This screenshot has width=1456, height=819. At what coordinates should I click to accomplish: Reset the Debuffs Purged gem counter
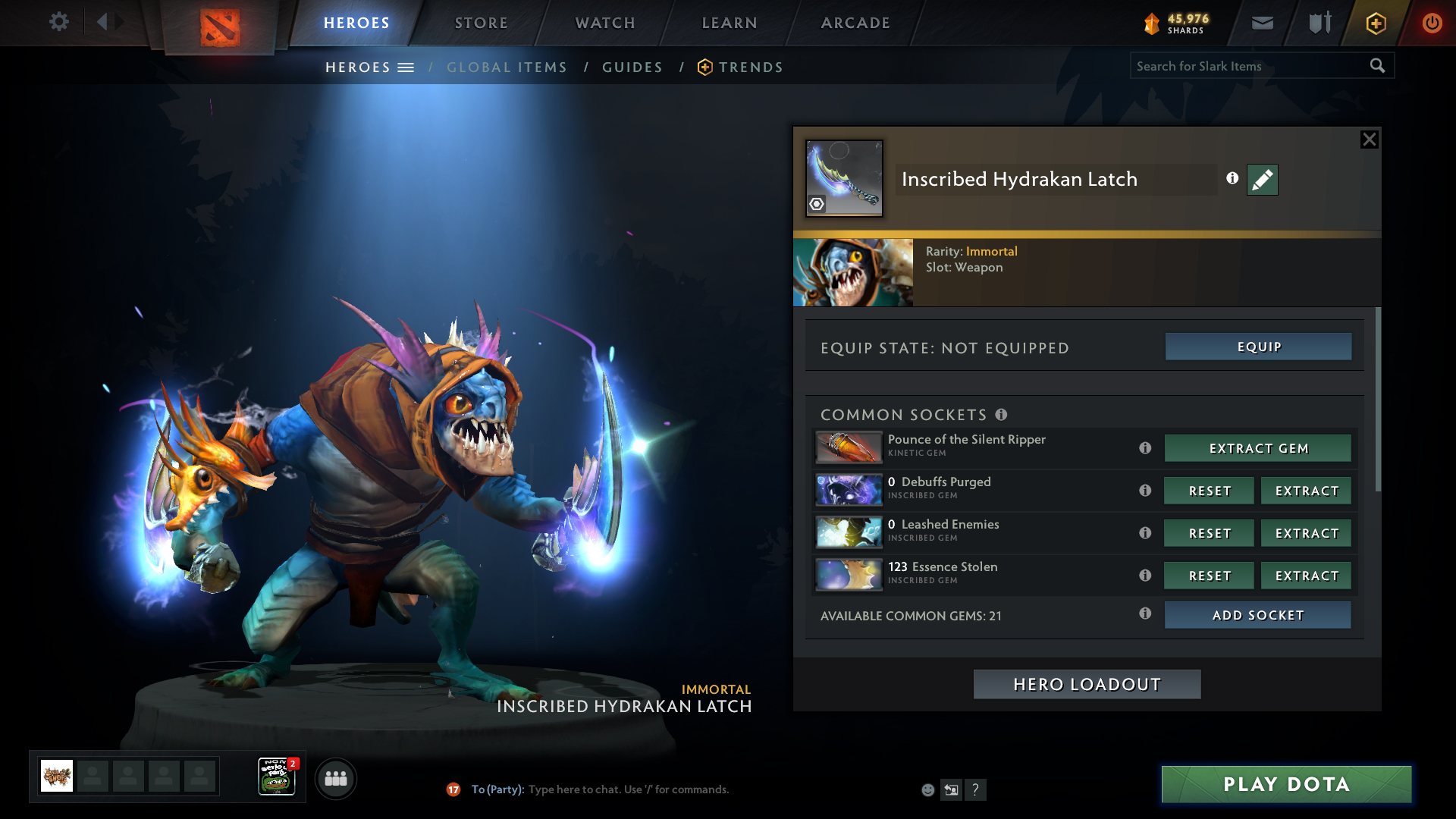click(x=1210, y=491)
